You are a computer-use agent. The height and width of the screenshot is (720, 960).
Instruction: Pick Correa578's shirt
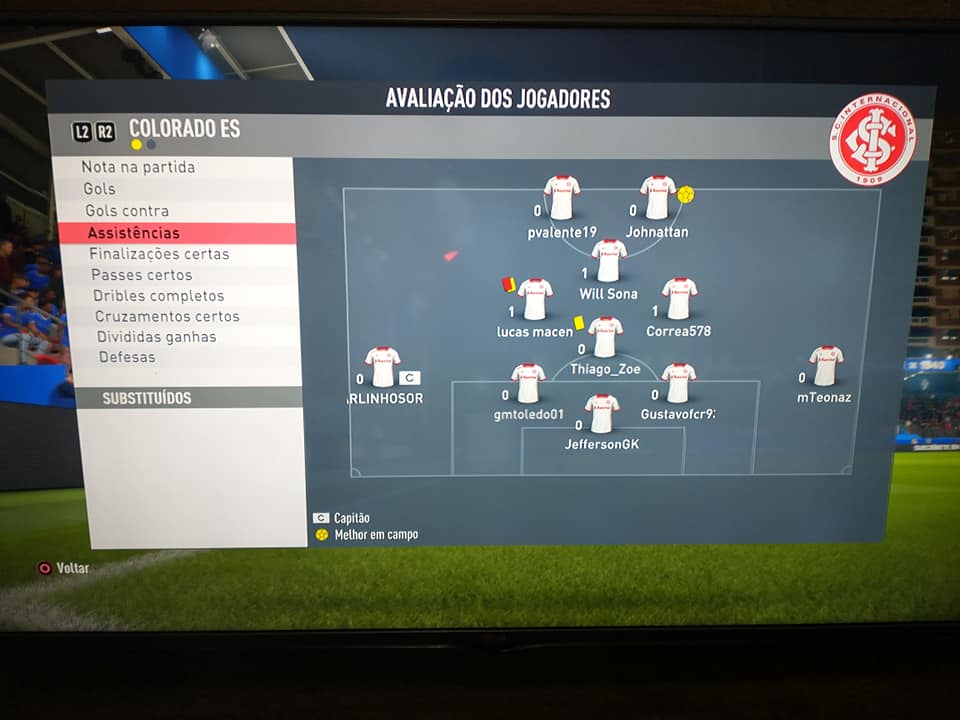pyautogui.click(x=679, y=298)
